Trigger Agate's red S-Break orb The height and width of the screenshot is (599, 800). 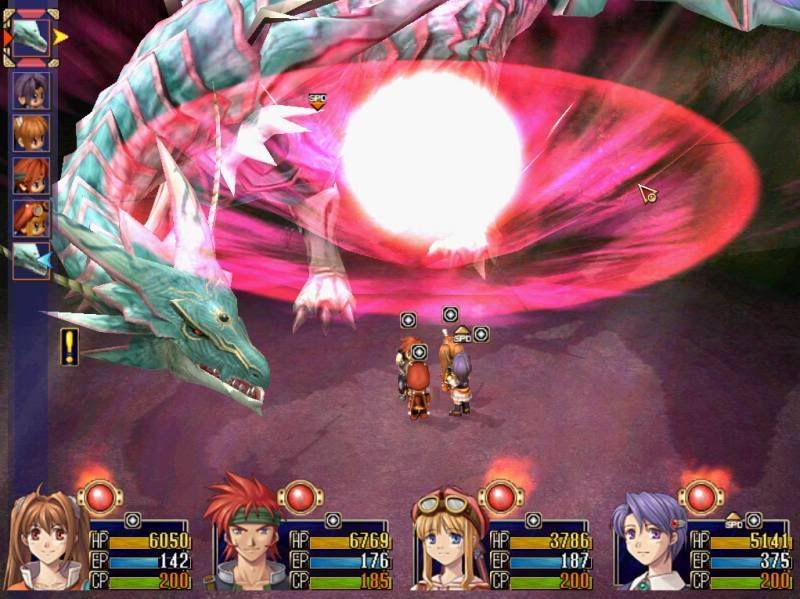pyautogui.click(x=301, y=496)
